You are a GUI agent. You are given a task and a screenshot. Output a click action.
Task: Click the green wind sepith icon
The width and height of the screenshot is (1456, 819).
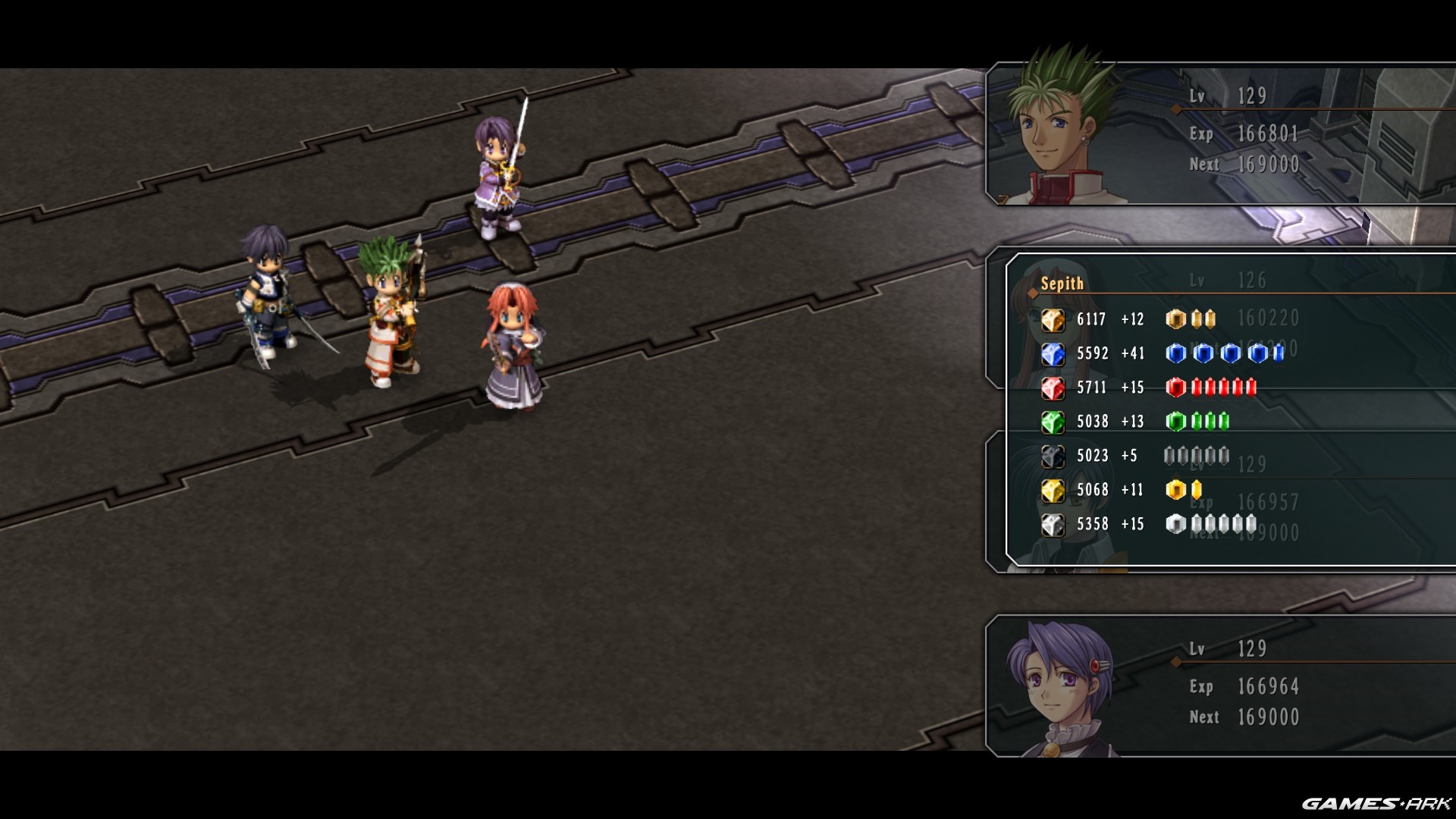(1053, 422)
